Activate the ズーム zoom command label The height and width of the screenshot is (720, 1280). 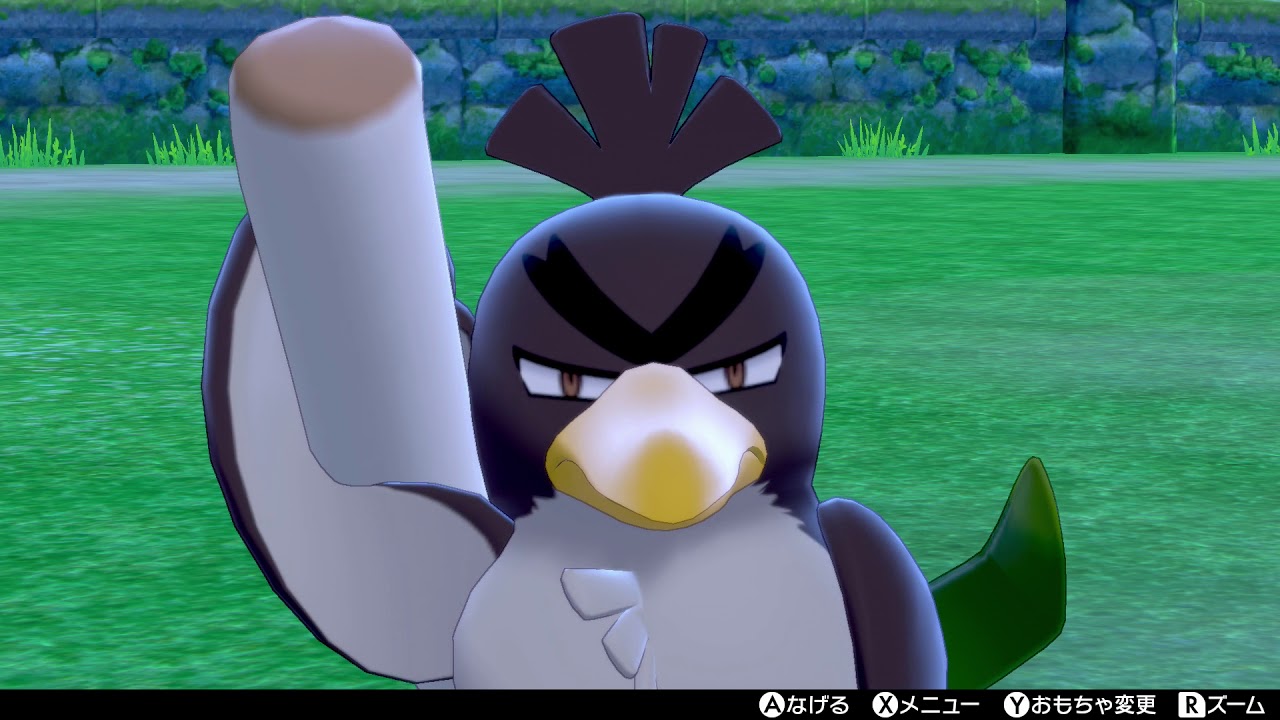pos(1235,705)
